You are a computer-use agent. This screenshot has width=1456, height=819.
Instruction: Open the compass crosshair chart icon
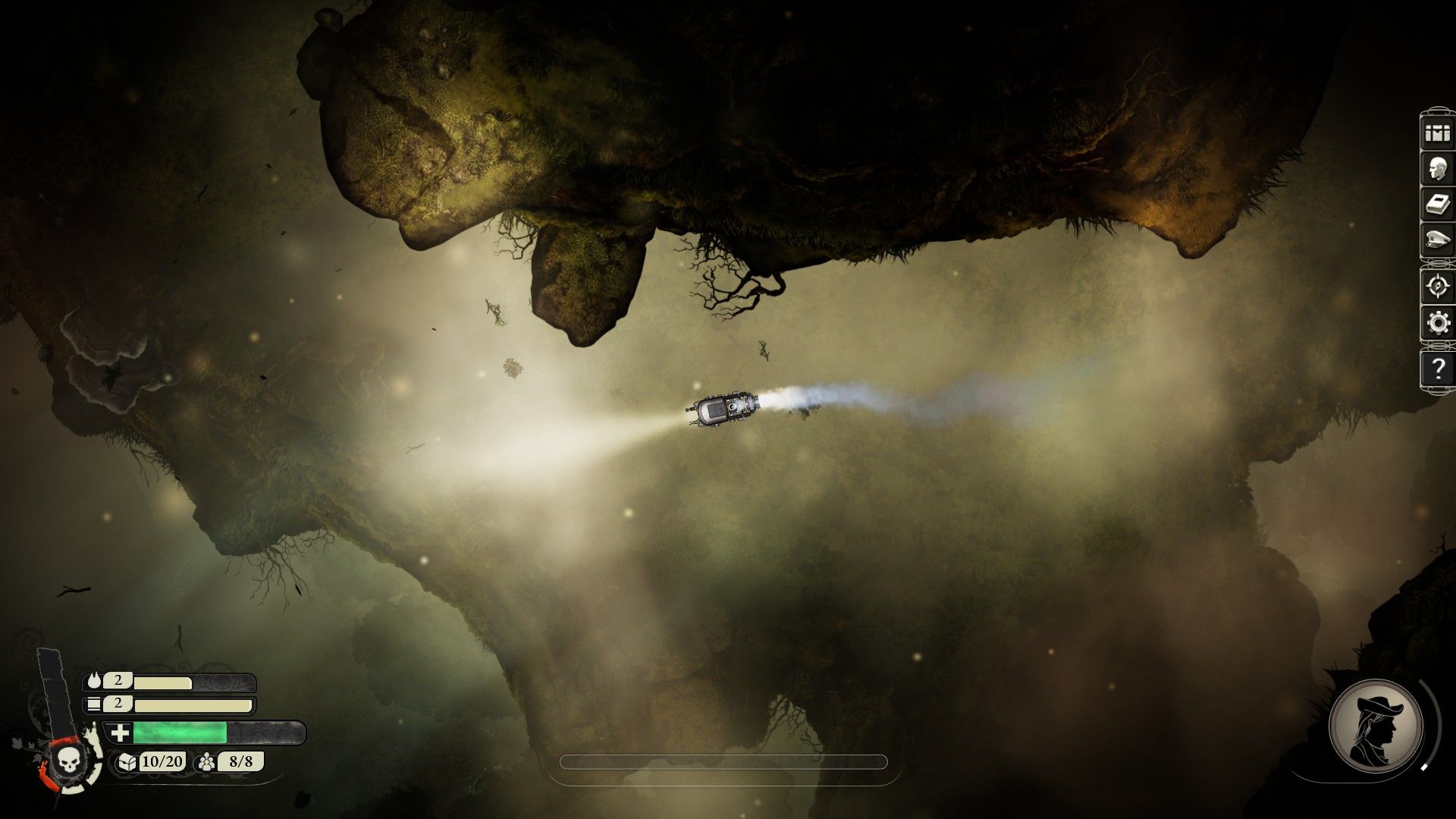pyautogui.click(x=1437, y=287)
